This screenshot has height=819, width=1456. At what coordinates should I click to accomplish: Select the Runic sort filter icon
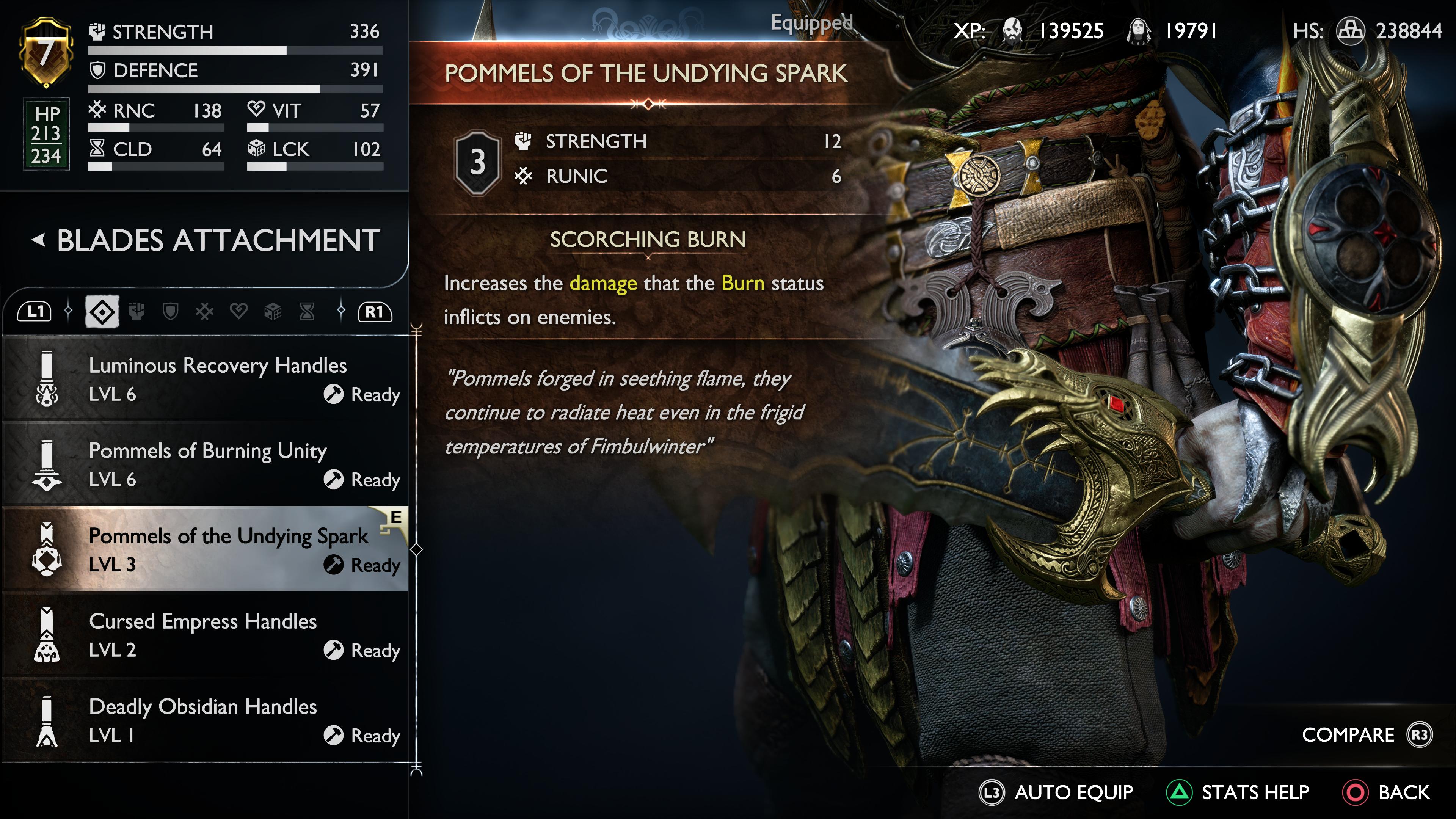tap(205, 310)
